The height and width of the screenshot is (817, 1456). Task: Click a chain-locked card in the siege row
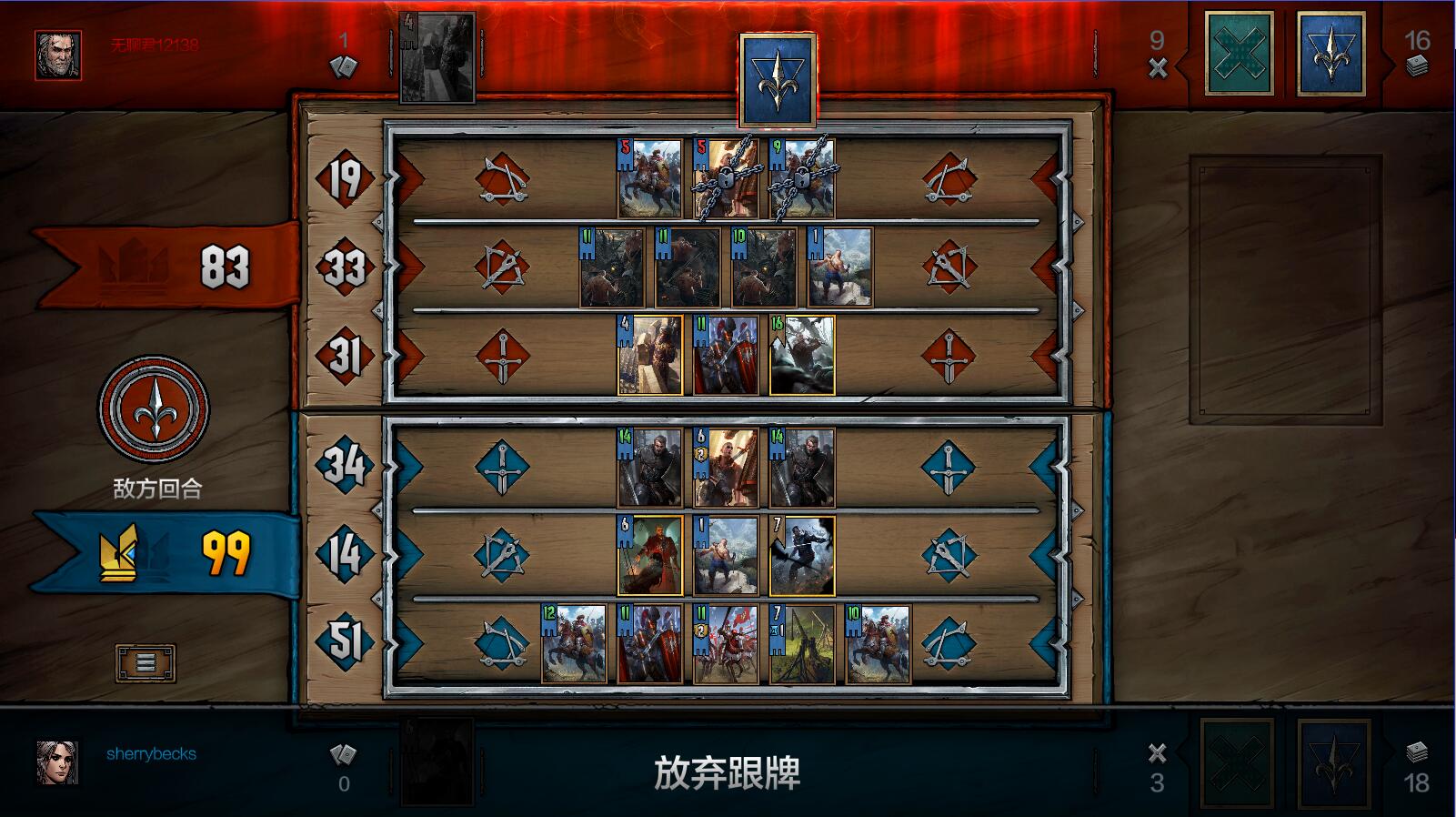pos(726,182)
